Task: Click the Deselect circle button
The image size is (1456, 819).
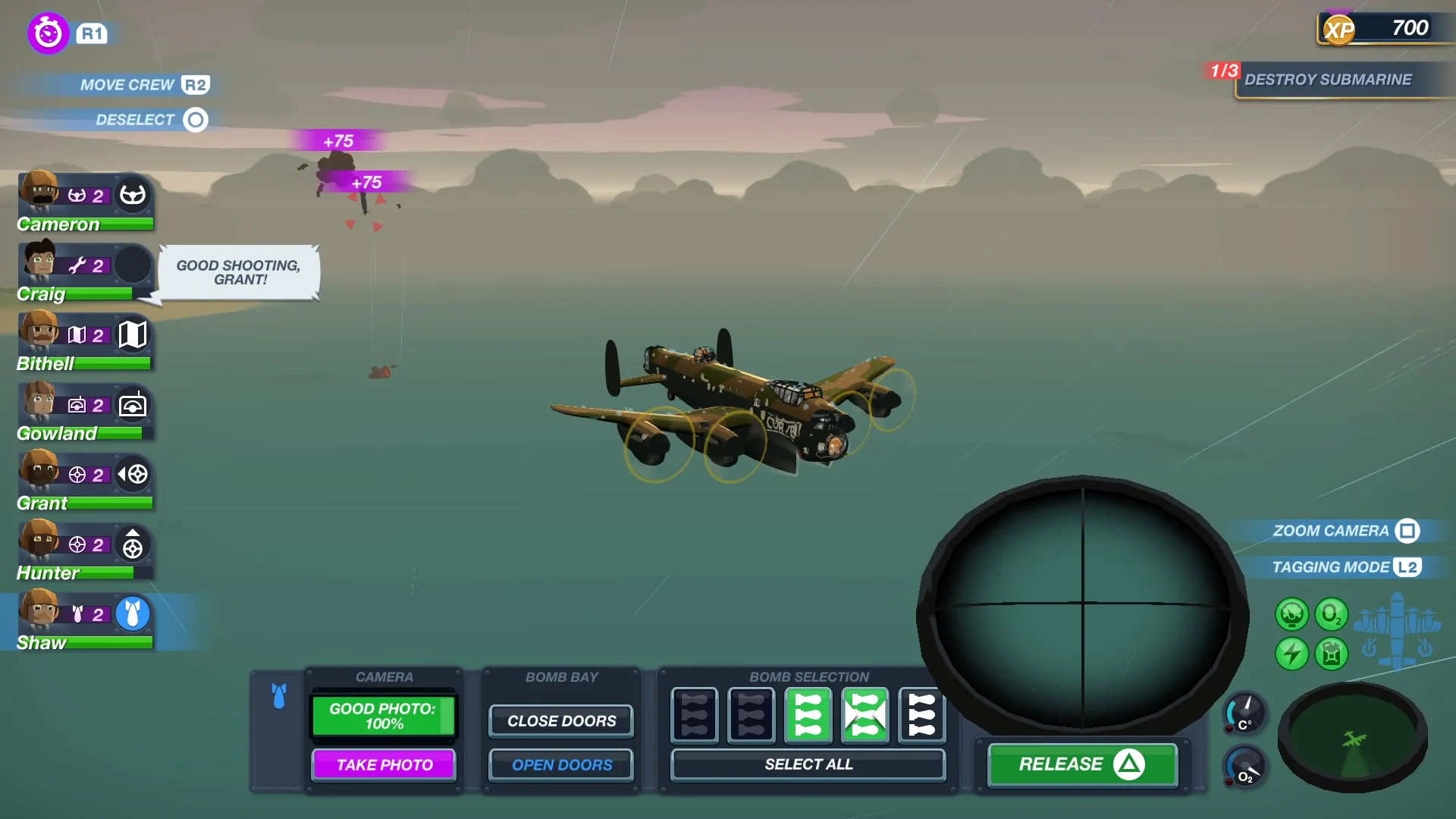Action: pyautogui.click(x=196, y=120)
